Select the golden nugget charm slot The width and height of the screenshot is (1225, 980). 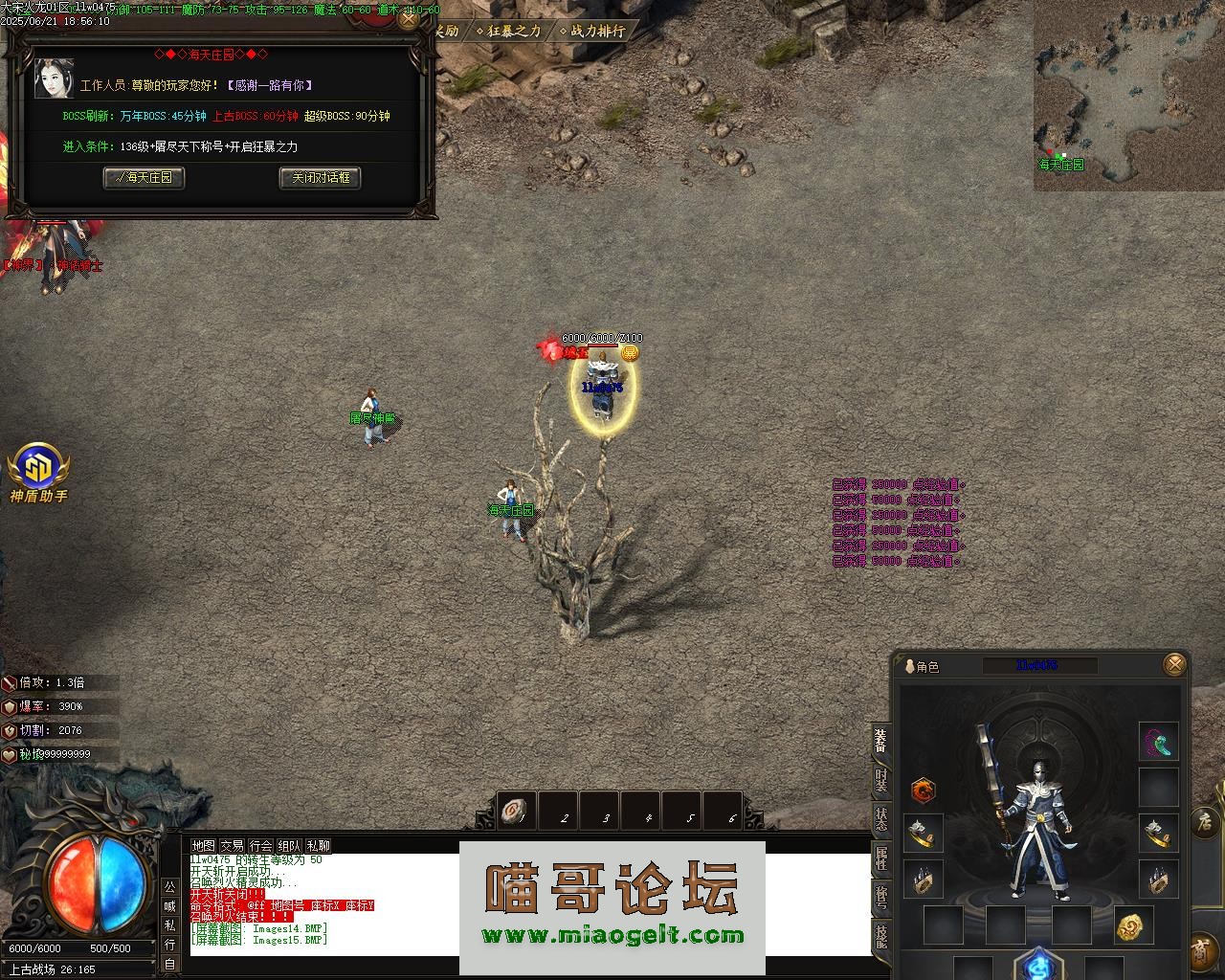1134,925
